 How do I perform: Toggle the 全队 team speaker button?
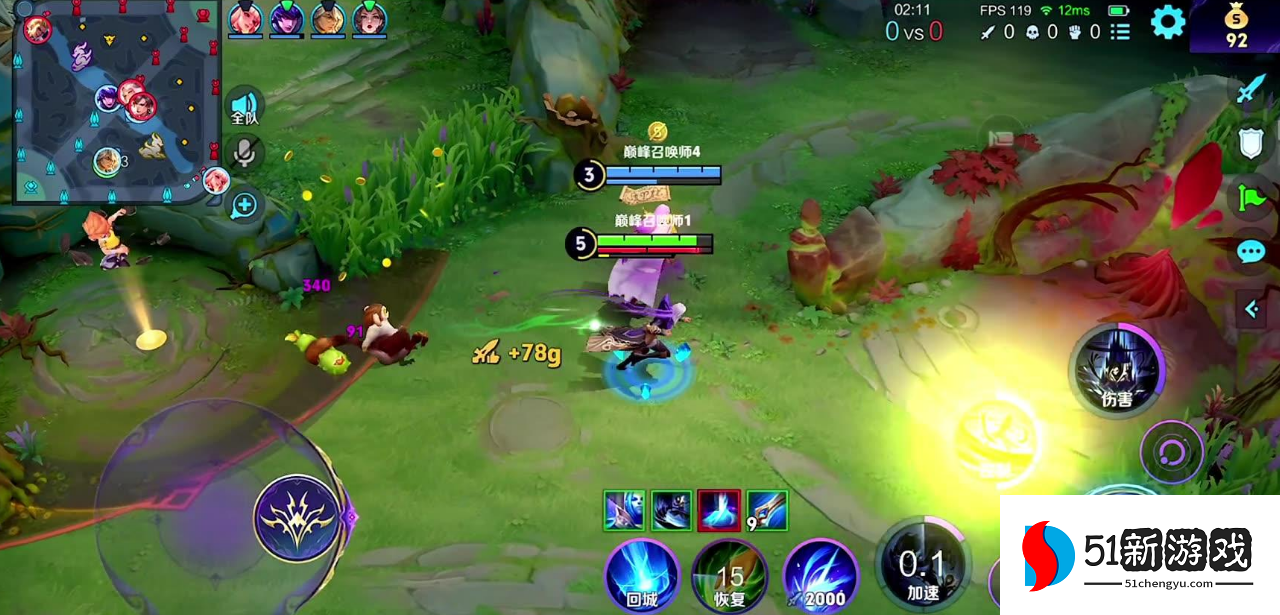244,106
